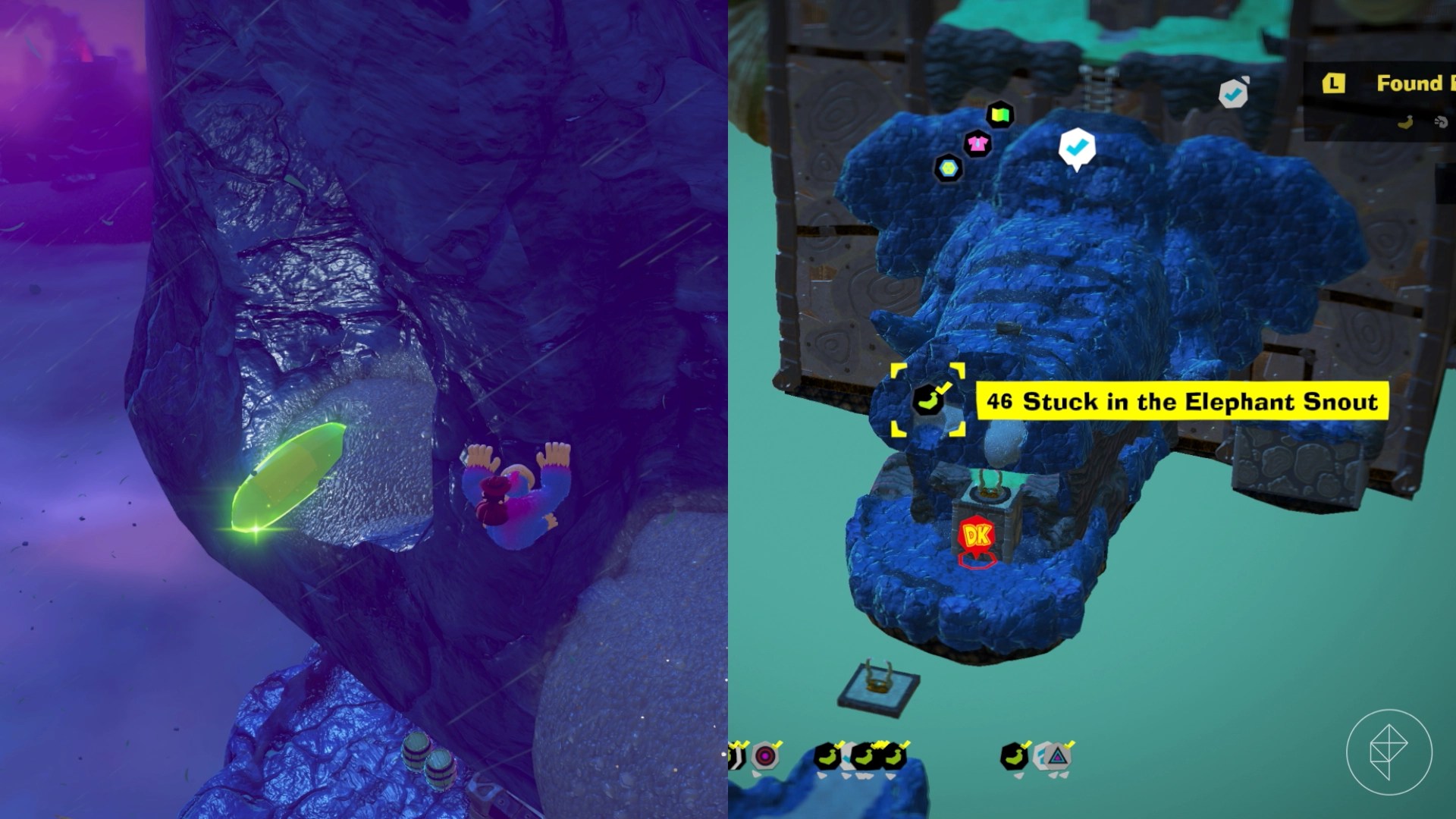Select the pink shirt shop marker
1456x819 pixels.
(x=977, y=143)
